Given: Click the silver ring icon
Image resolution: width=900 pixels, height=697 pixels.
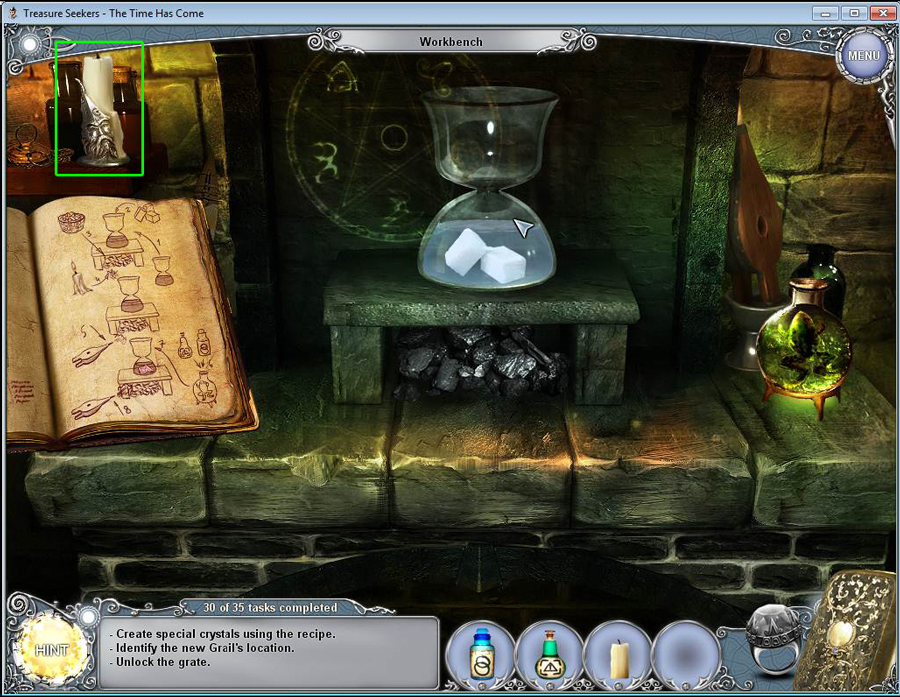Looking at the screenshot, I should 774,641.
